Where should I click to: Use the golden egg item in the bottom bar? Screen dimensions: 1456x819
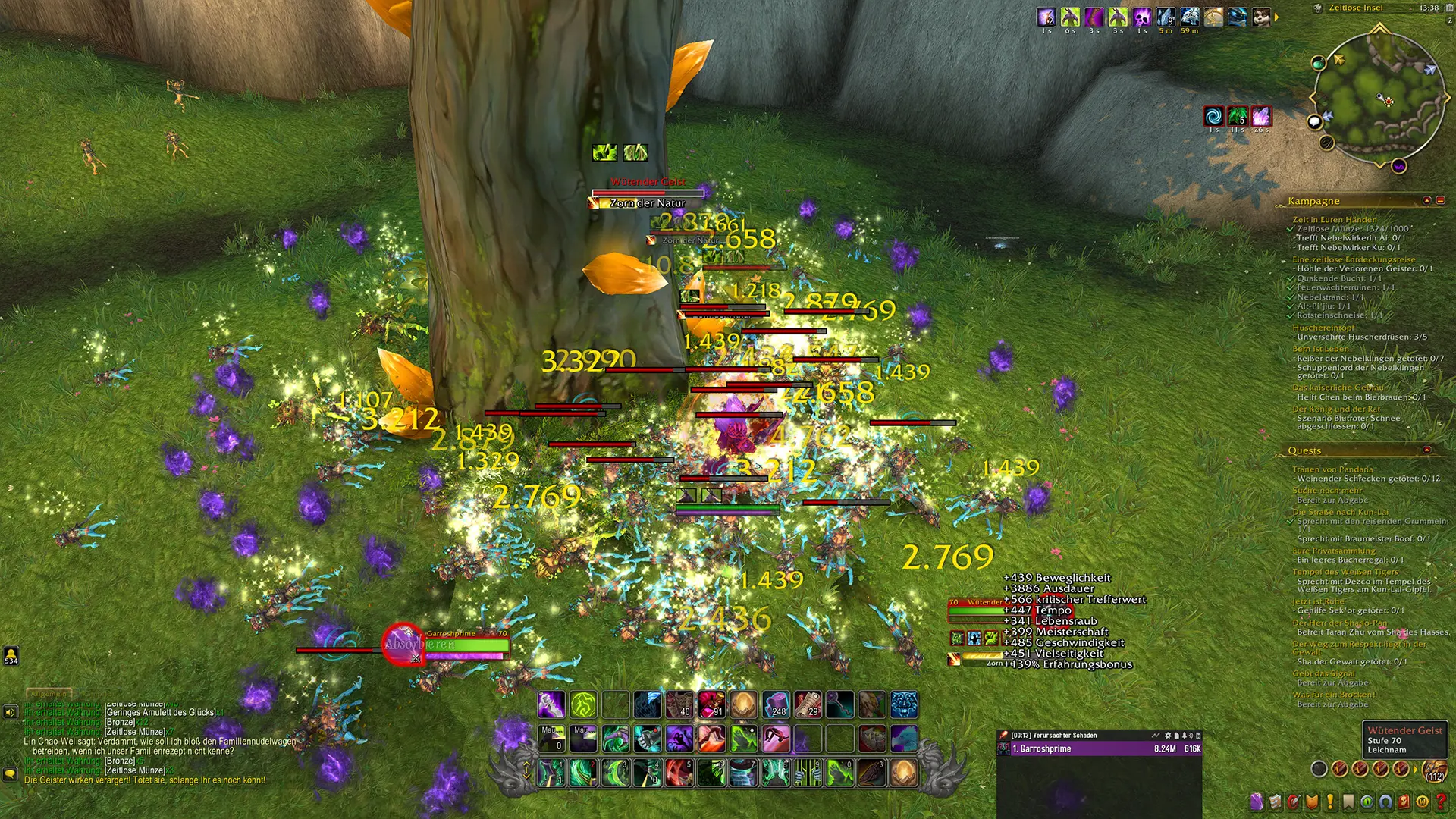[903, 773]
